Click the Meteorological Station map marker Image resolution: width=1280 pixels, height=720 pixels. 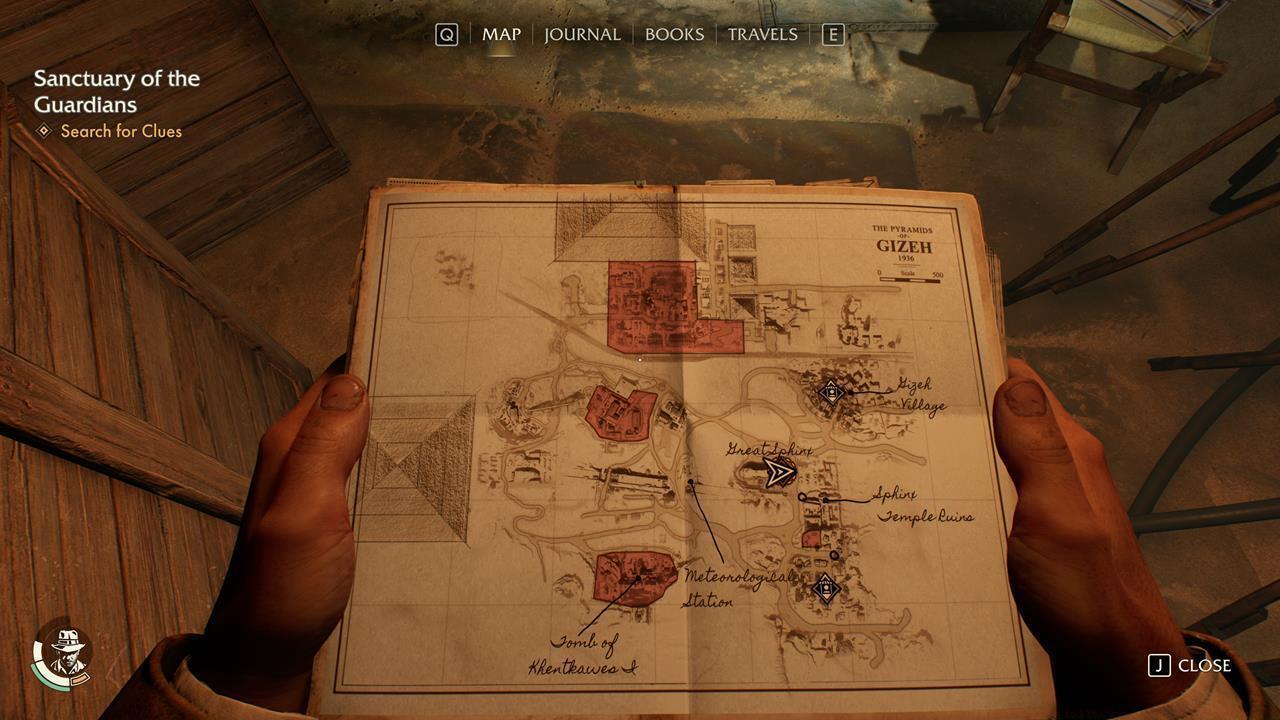click(x=692, y=481)
